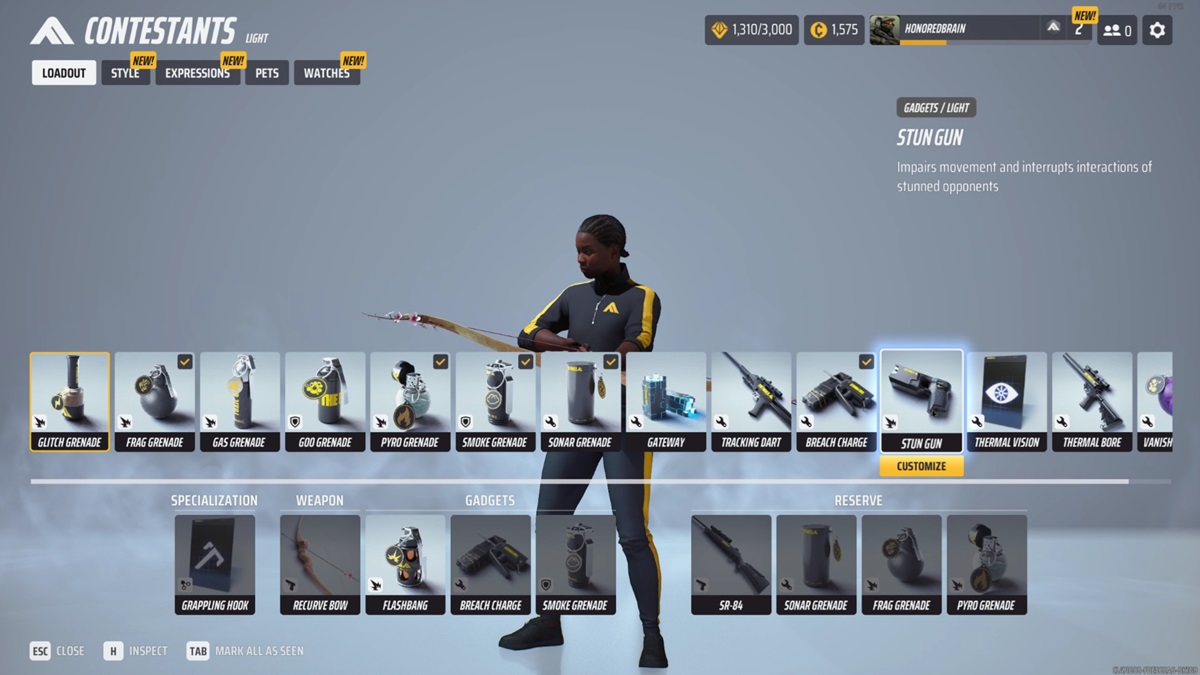Select the Thermal Bore gadget

click(x=1092, y=401)
